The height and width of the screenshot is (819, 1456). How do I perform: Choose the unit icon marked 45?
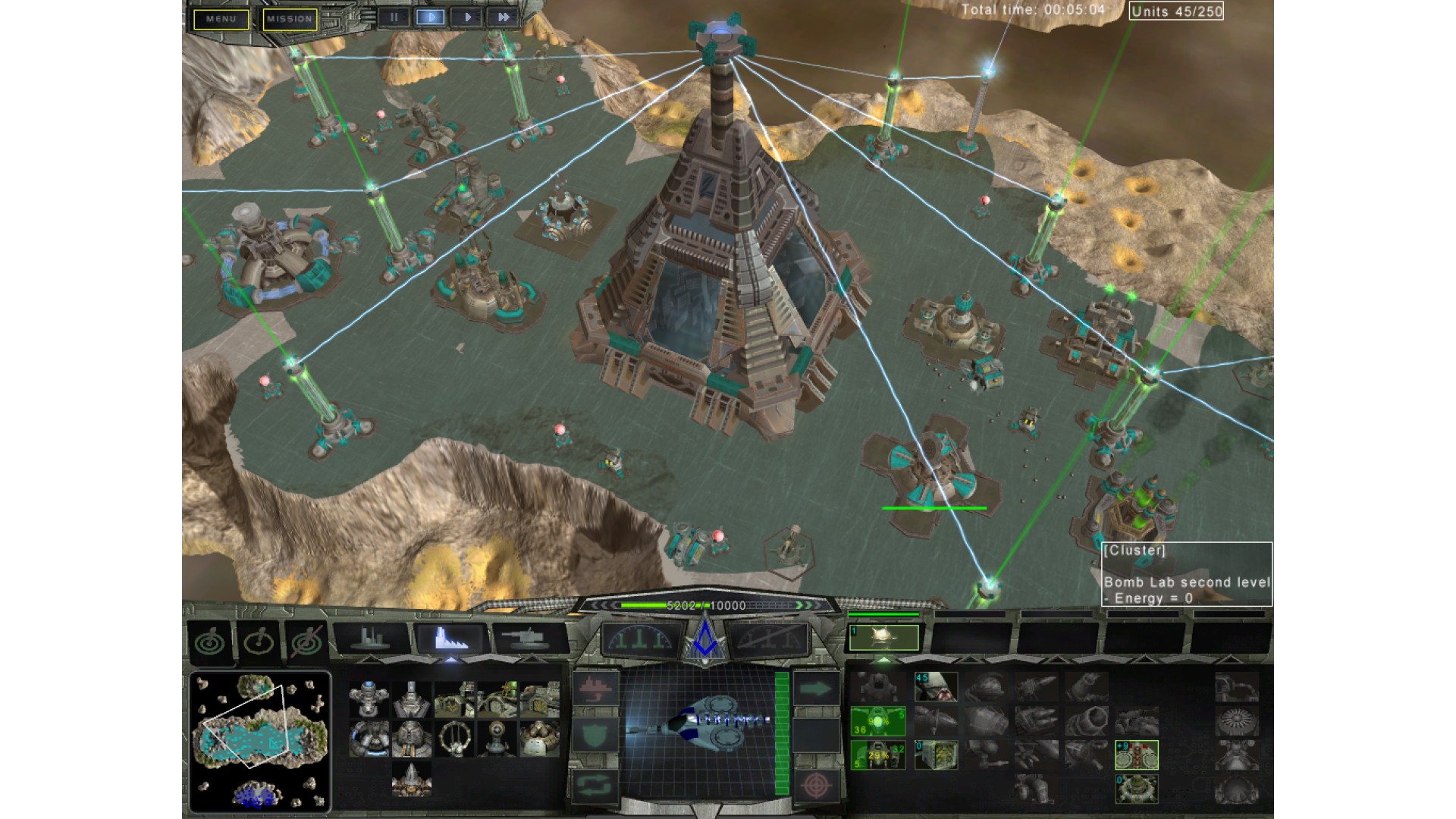click(x=936, y=687)
